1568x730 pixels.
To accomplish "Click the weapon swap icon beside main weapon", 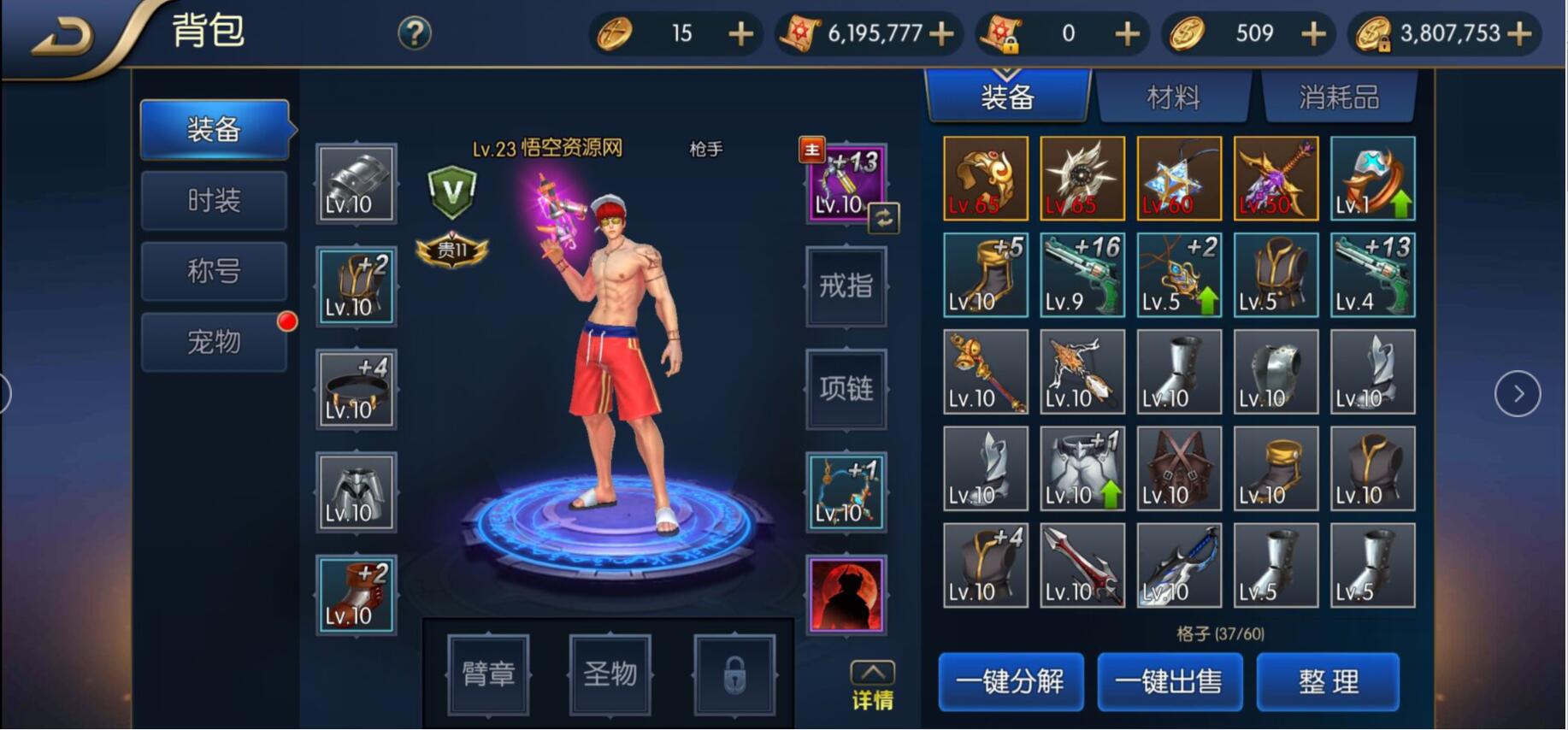I will (x=884, y=218).
